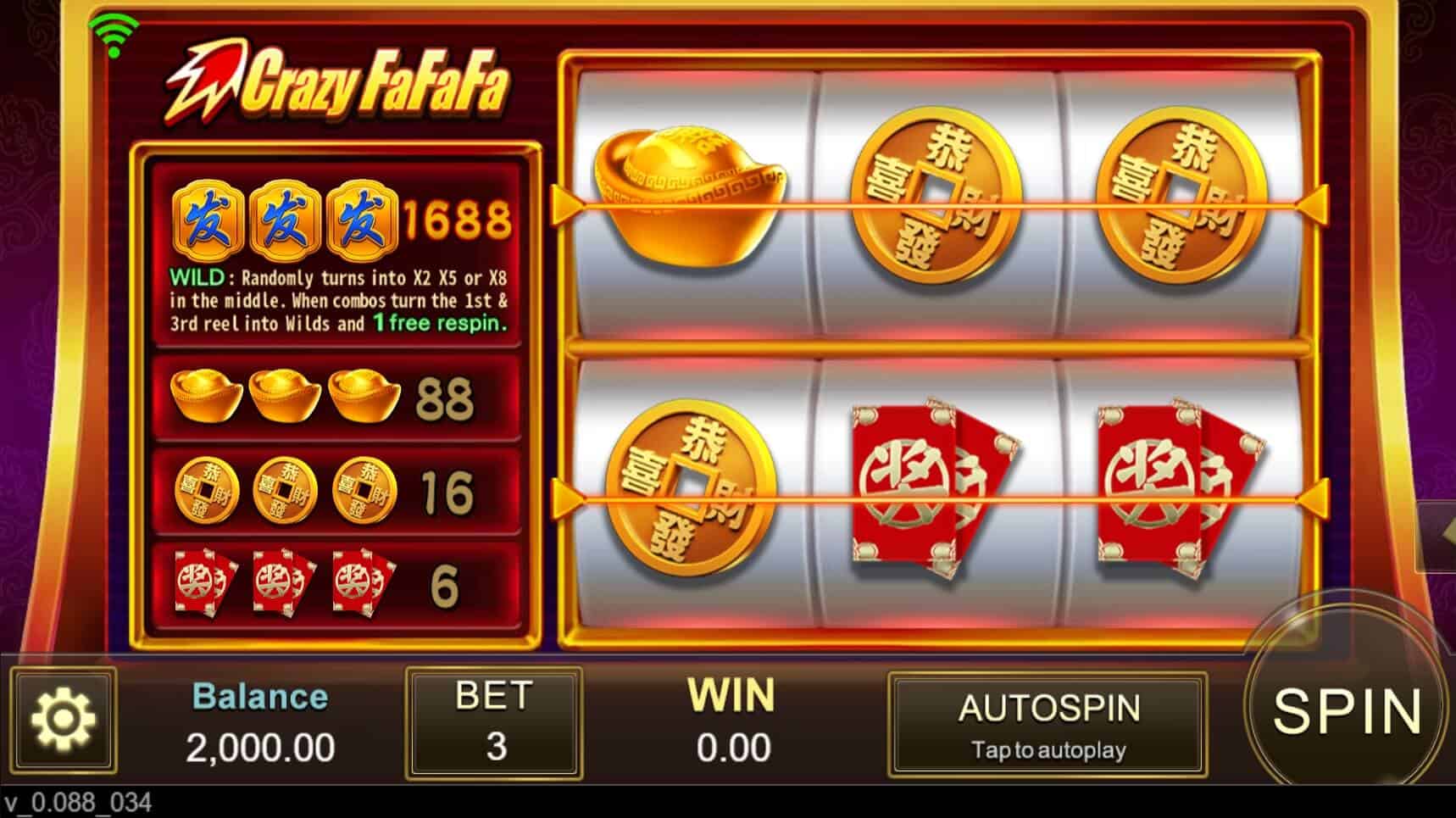Select the gold coin symbol paying 16

point(212,492)
